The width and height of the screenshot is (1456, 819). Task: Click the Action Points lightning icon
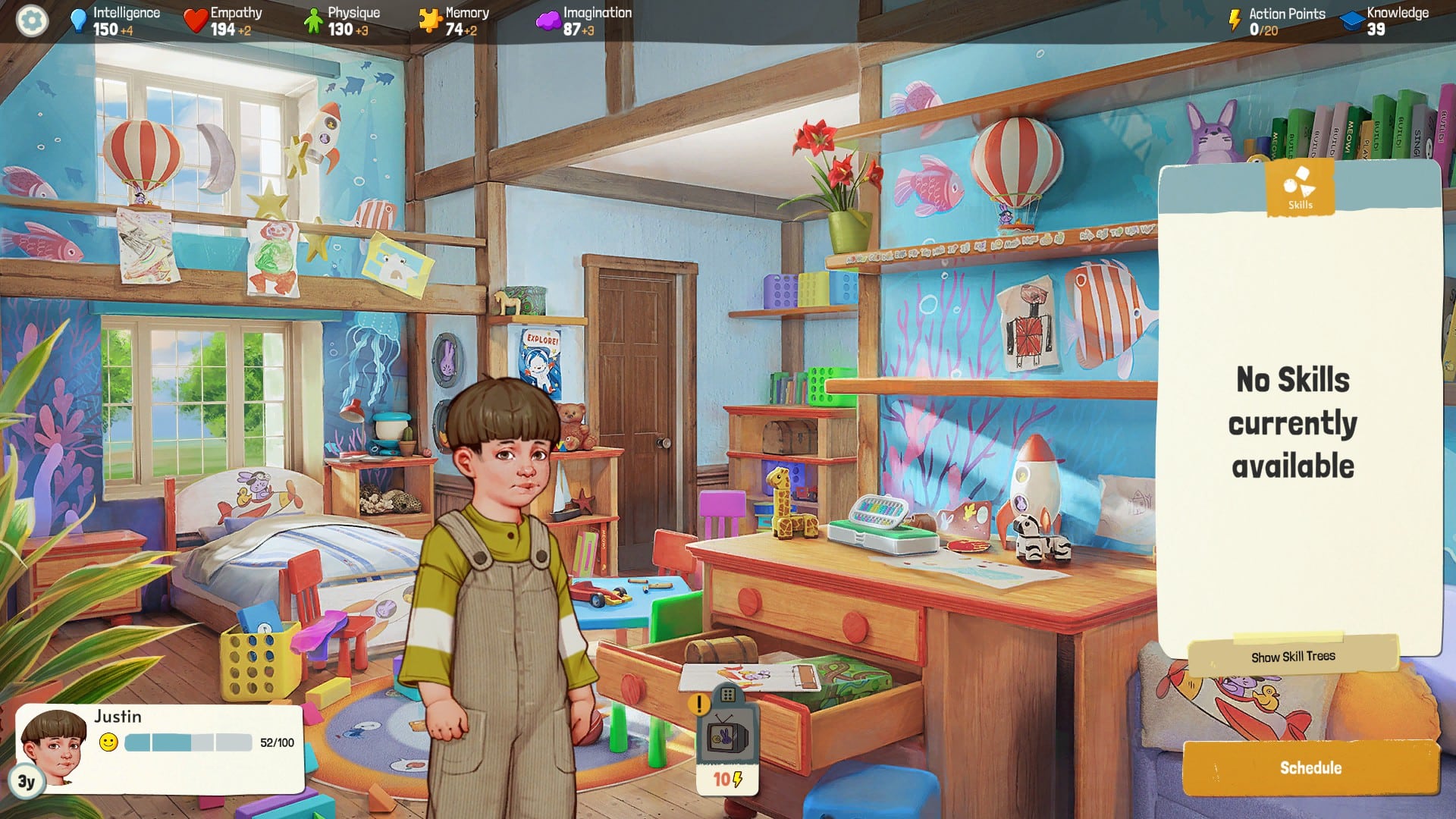[1235, 20]
